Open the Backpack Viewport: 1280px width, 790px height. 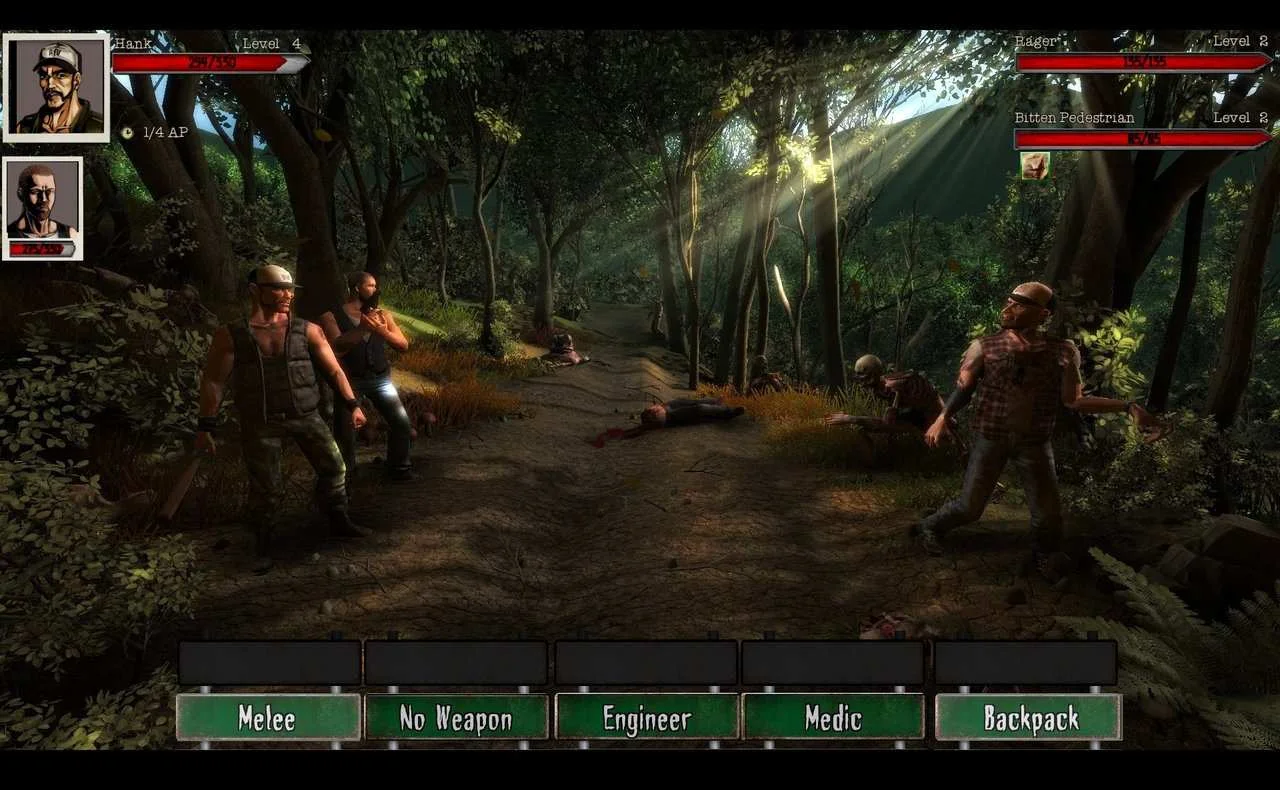coord(1028,717)
